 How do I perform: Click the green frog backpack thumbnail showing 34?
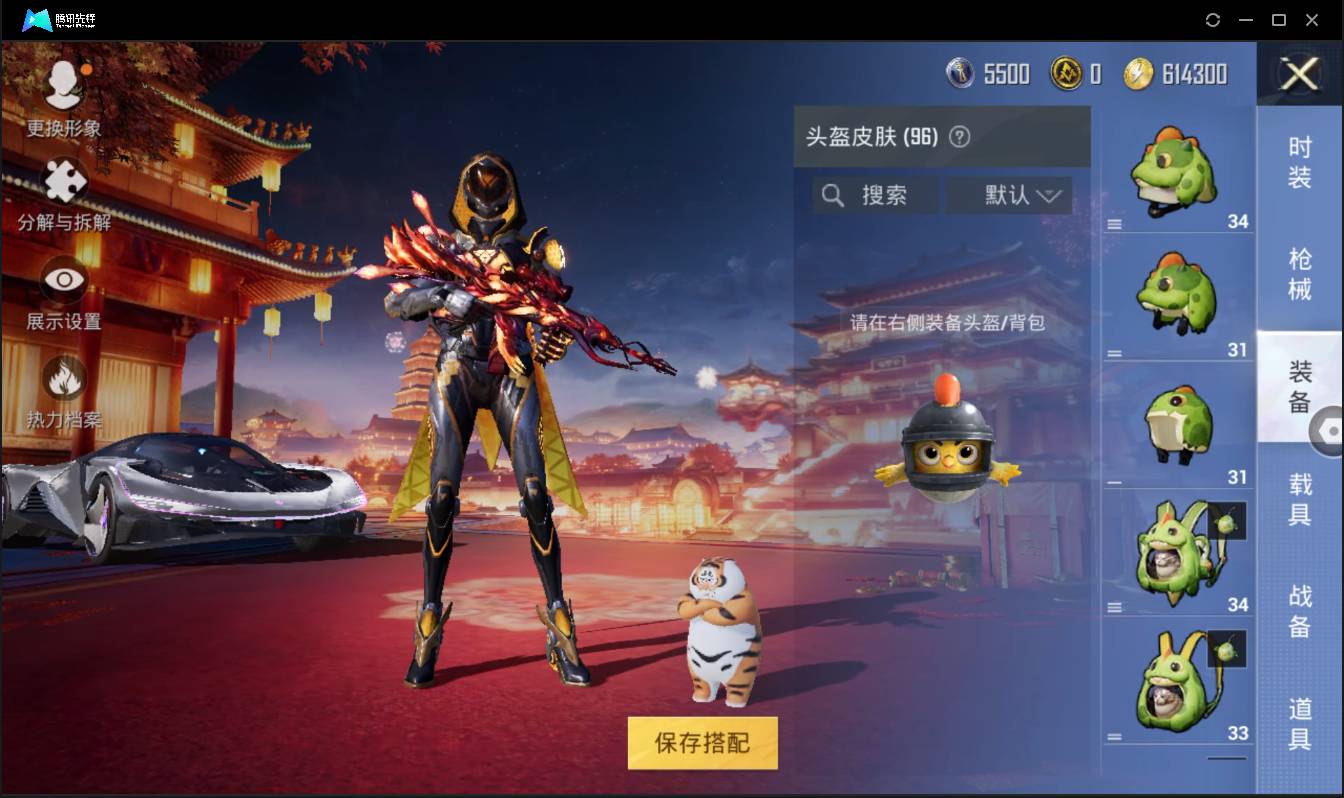click(x=1178, y=550)
